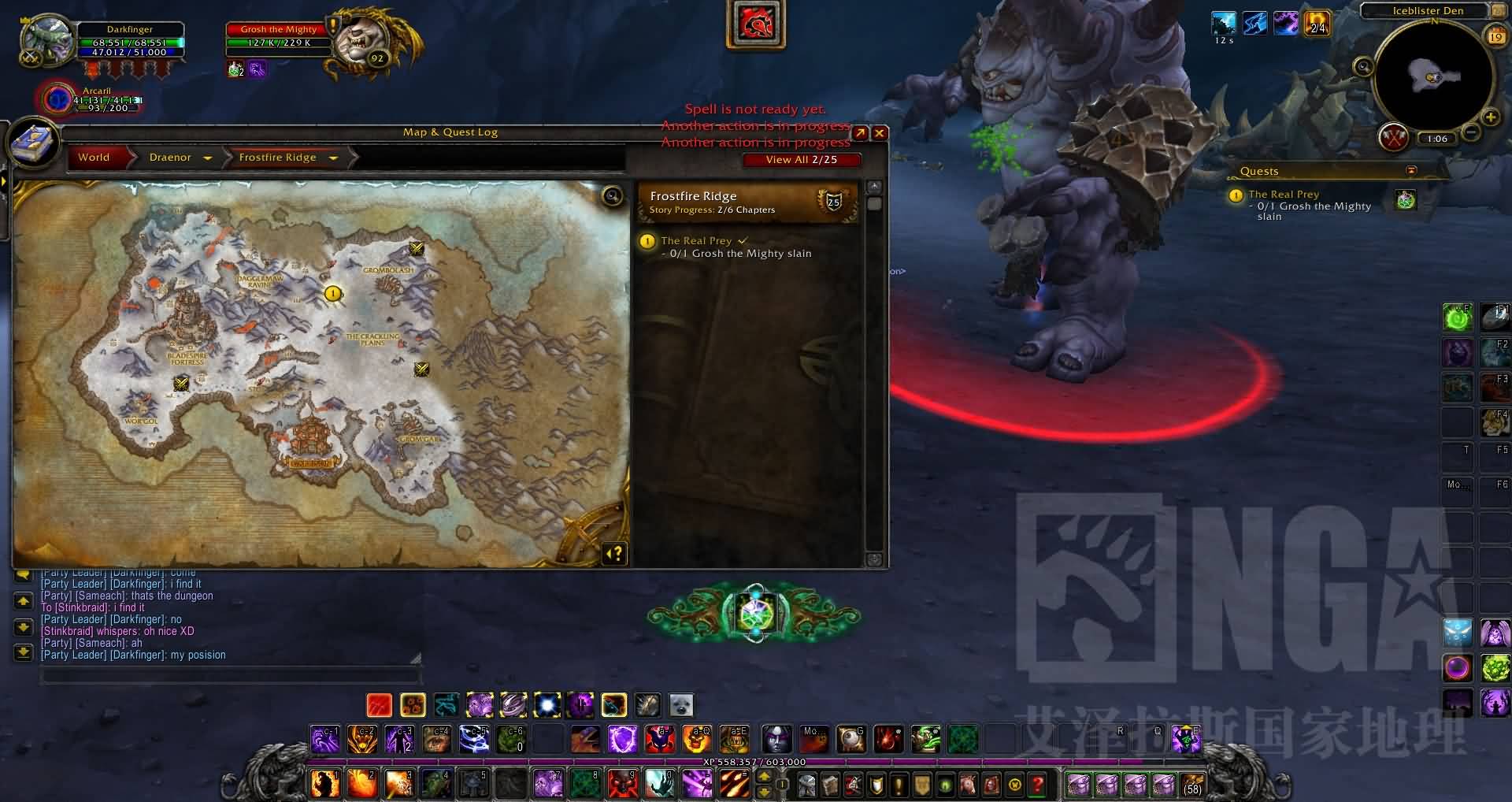Close the Map & Quest Log window
Image resolution: width=1512 pixels, height=802 pixels.
(x=880, y=133)
